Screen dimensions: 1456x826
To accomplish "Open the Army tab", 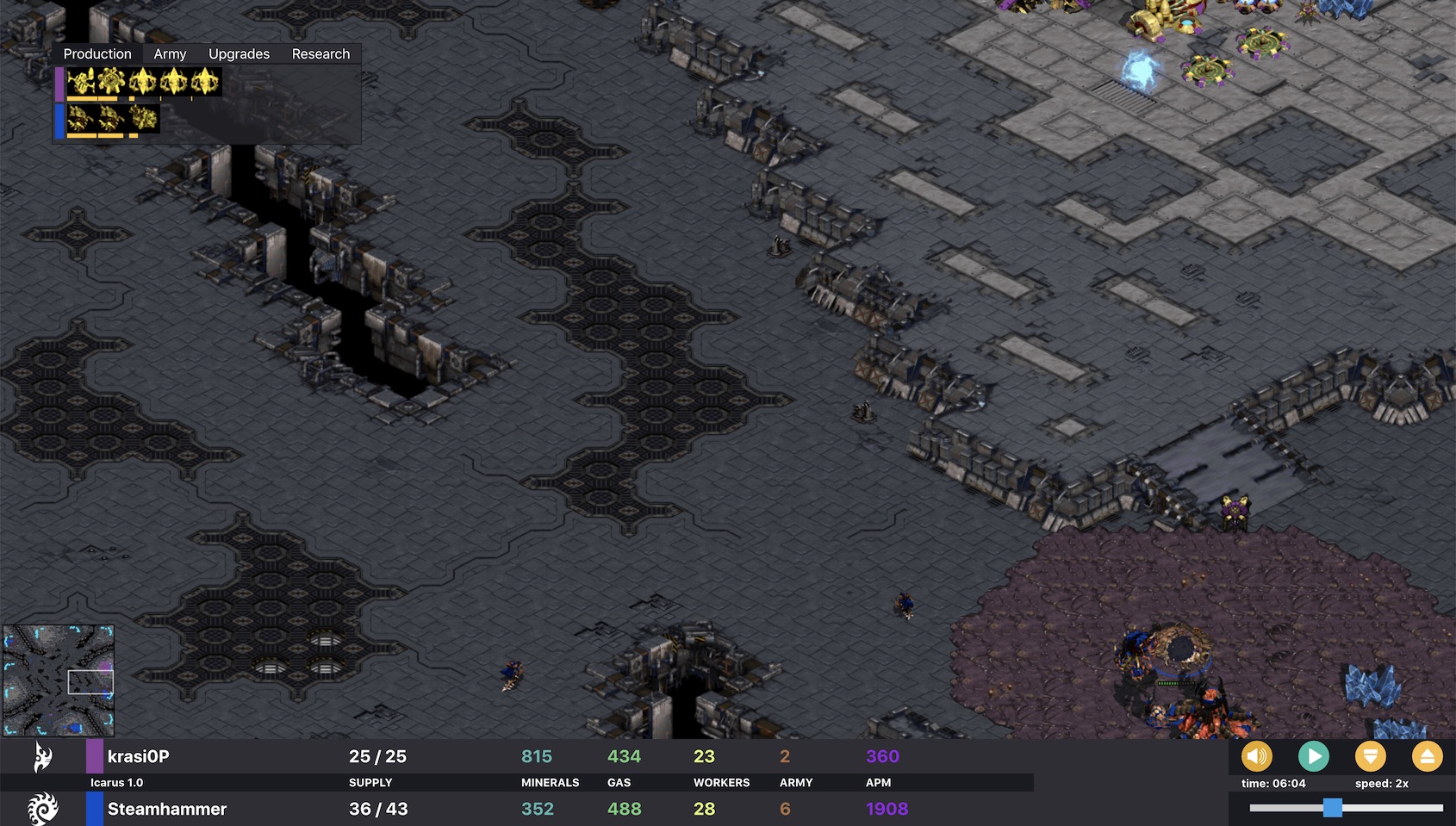I will [170, 54].
